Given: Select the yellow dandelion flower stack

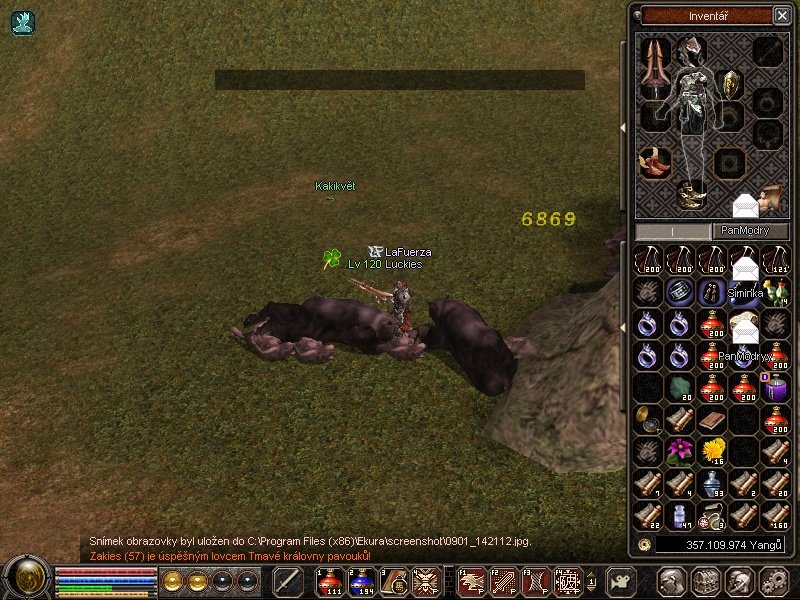Looking at the screenshot, I should pos(711,449).
